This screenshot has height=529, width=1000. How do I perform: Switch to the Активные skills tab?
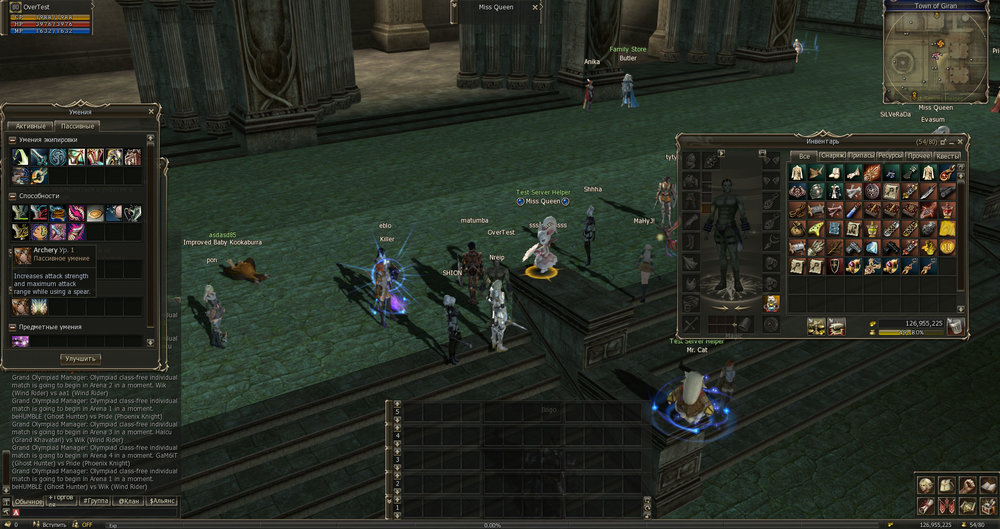click(x=30, y=126)
